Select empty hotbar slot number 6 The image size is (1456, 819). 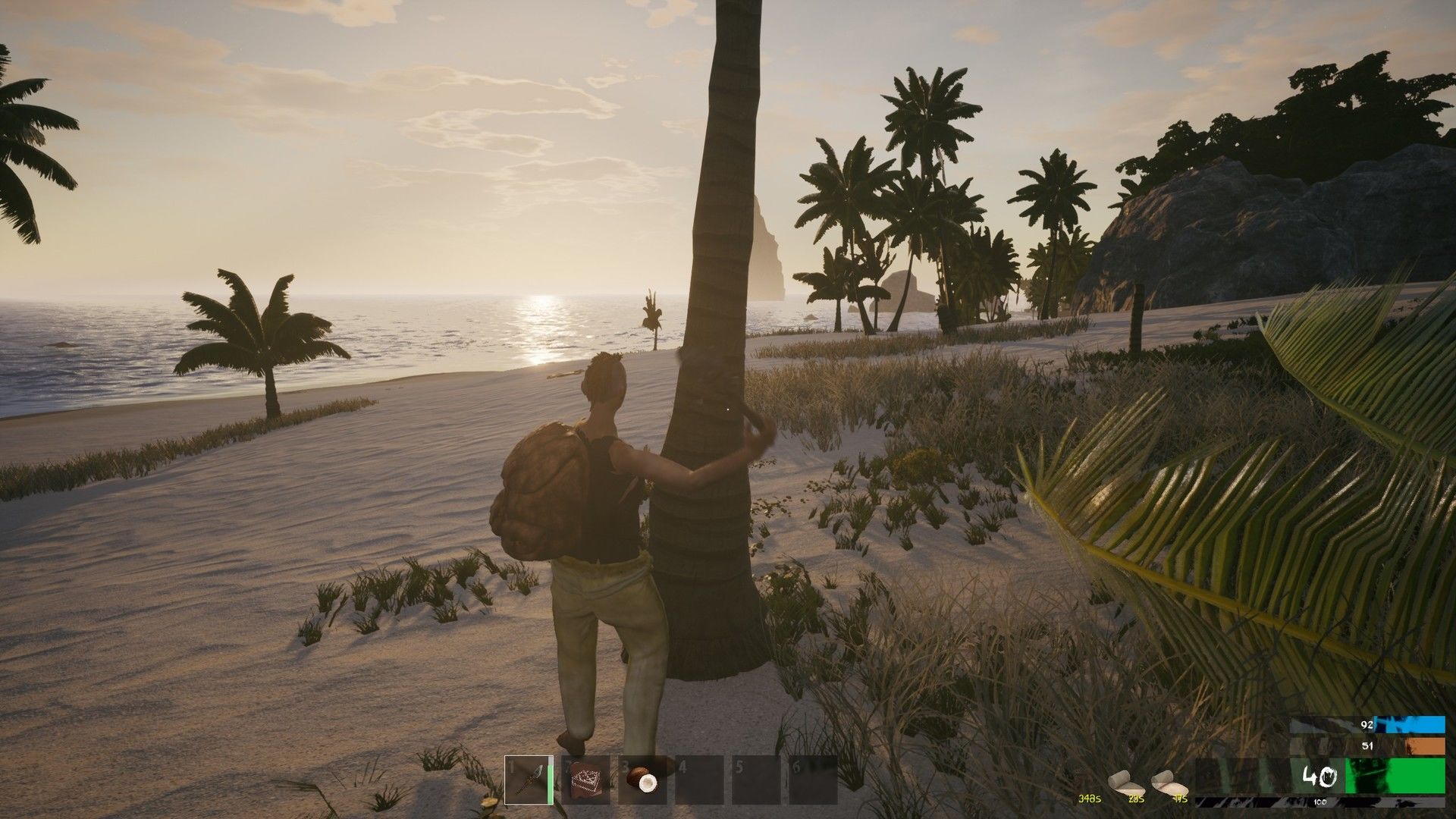814,780
